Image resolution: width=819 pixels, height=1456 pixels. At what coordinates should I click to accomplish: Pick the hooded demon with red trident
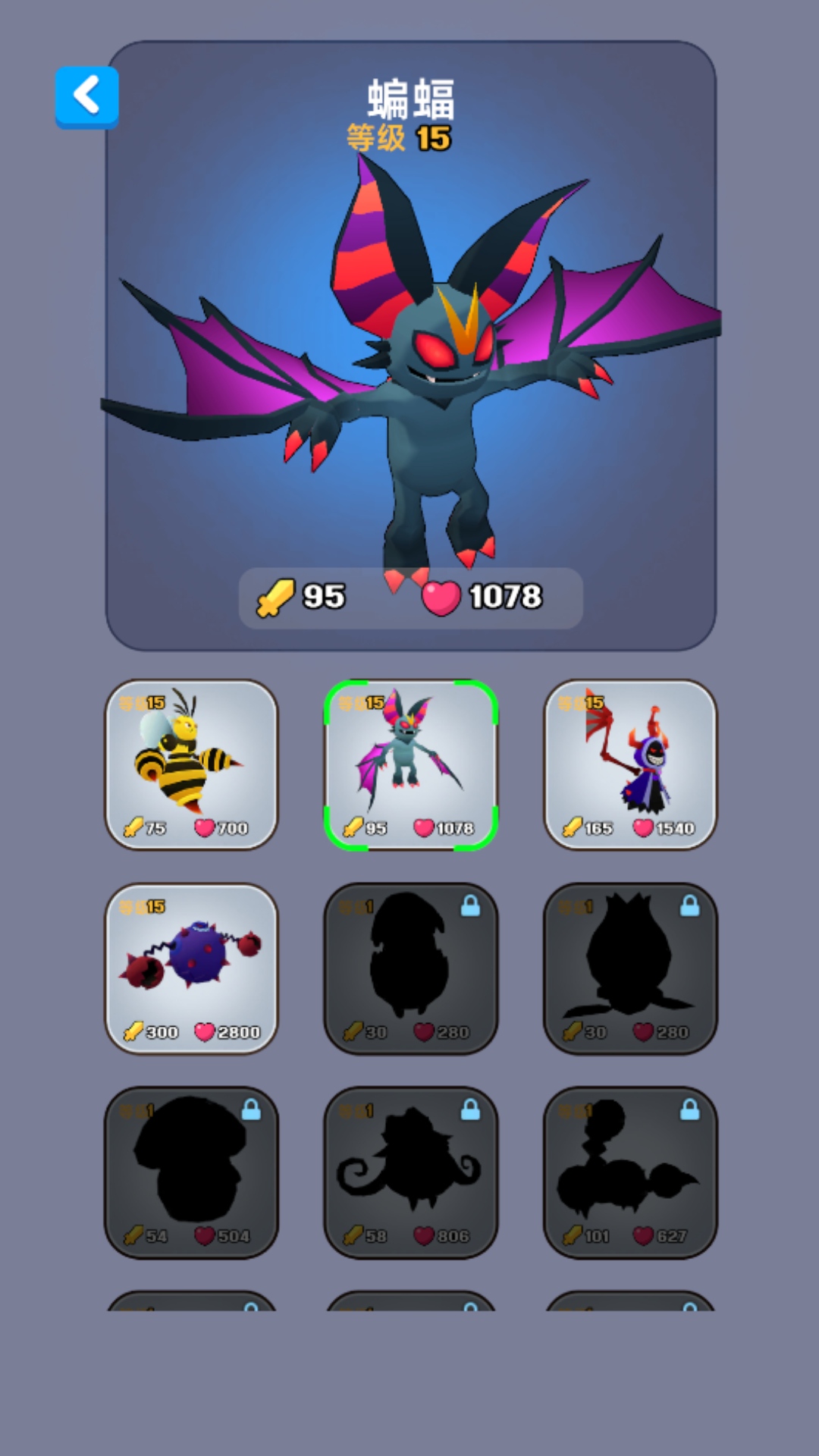click(630, 764)
